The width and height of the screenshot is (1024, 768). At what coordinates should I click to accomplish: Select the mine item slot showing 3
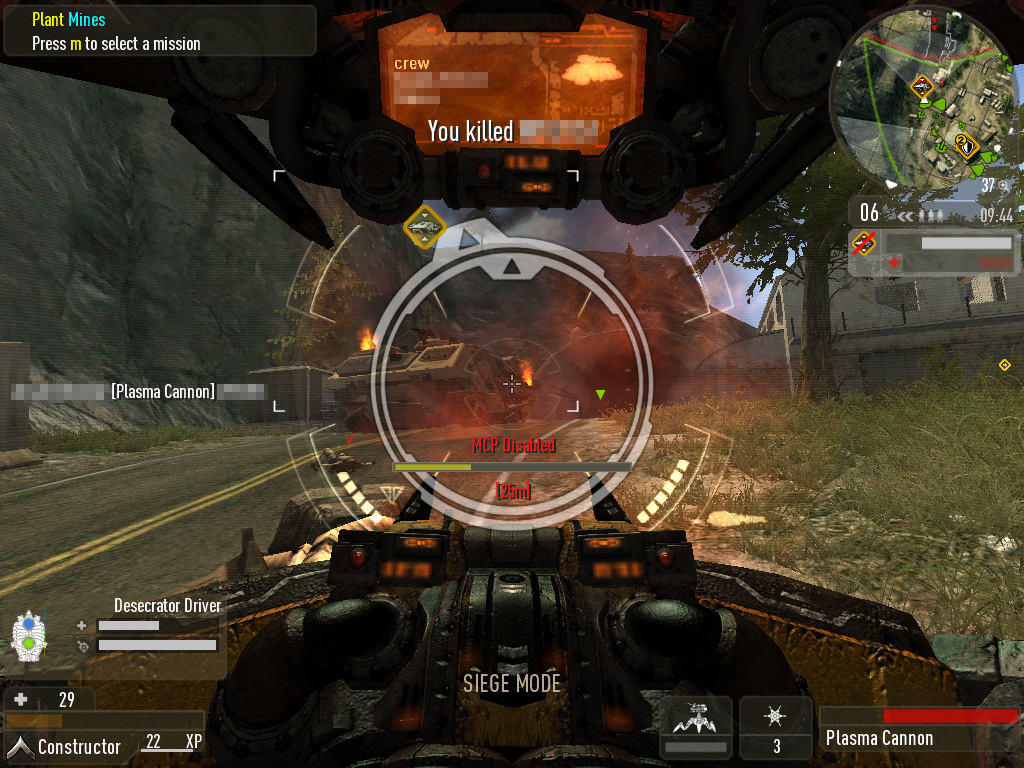[x=776, y=724]
